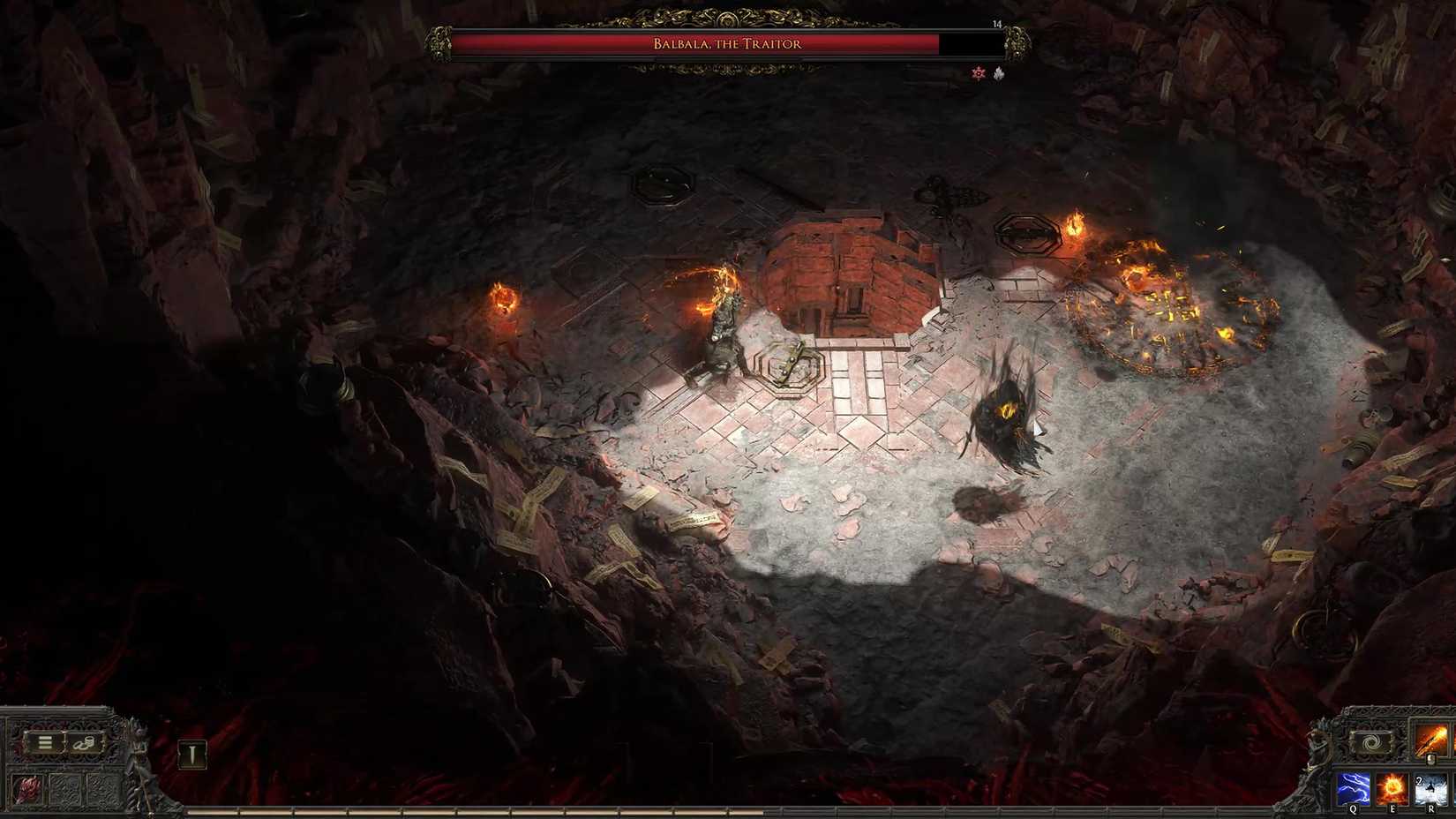Trigger the frost skill on R with 2 charges
1456x819 pixels.
click(1430, 788)
